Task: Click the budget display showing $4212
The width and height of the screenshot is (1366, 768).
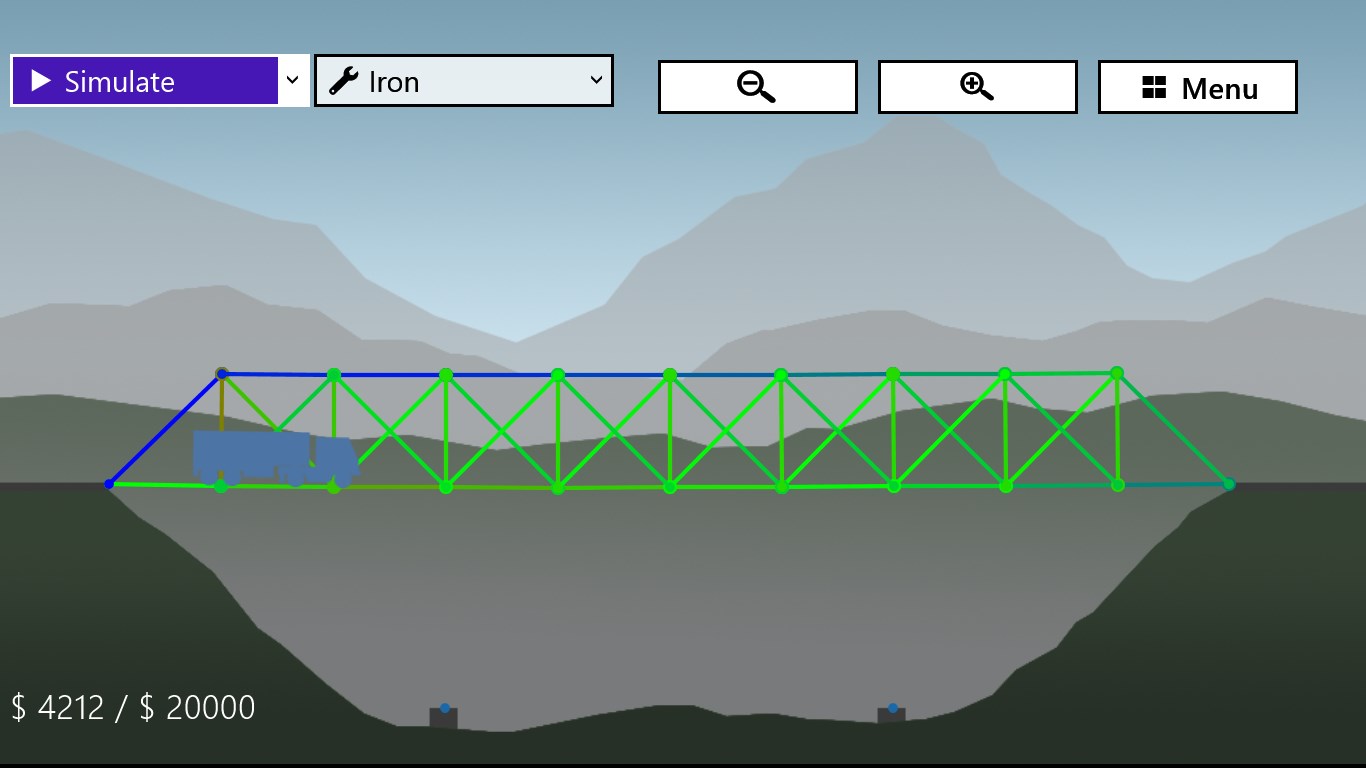Action: click(x=130, y=707)
